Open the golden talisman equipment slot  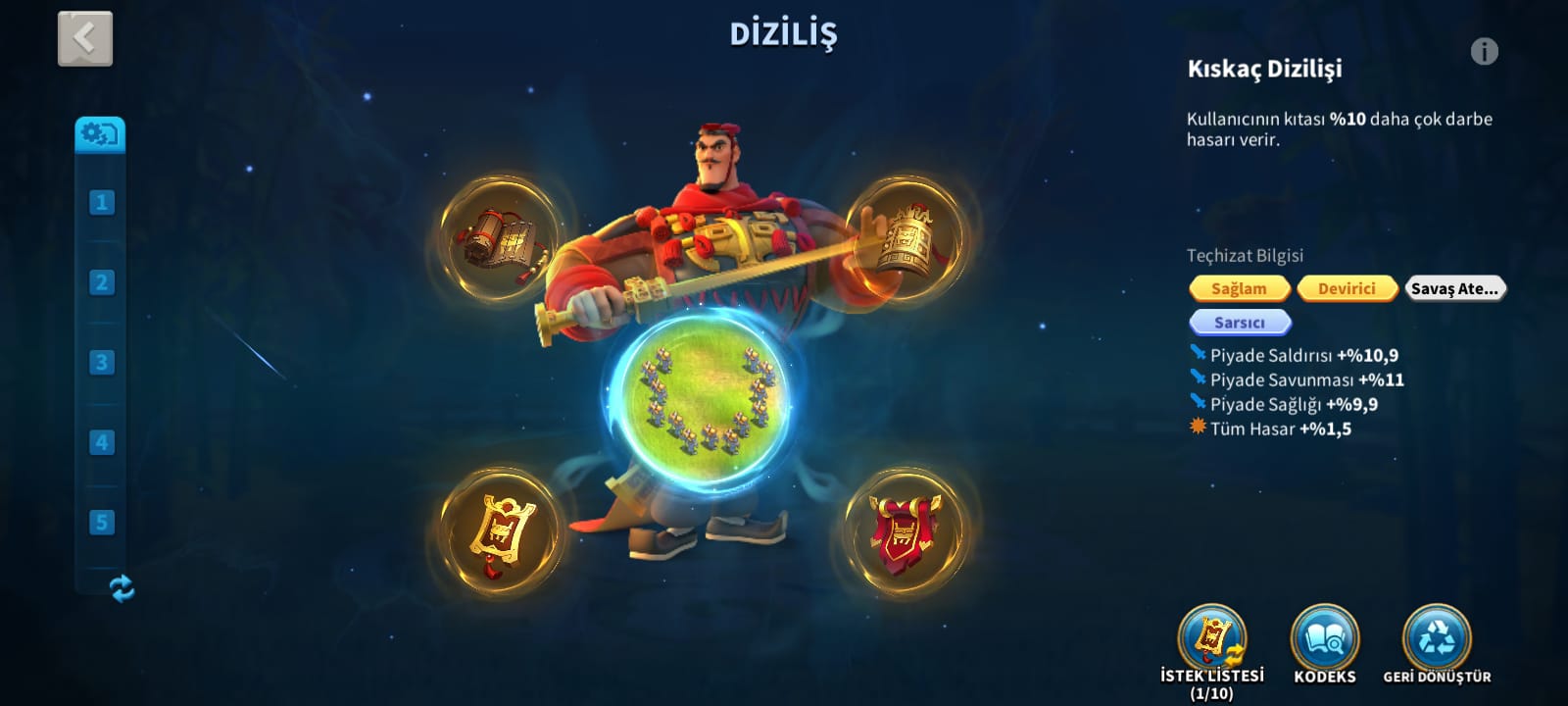point(499,532)
